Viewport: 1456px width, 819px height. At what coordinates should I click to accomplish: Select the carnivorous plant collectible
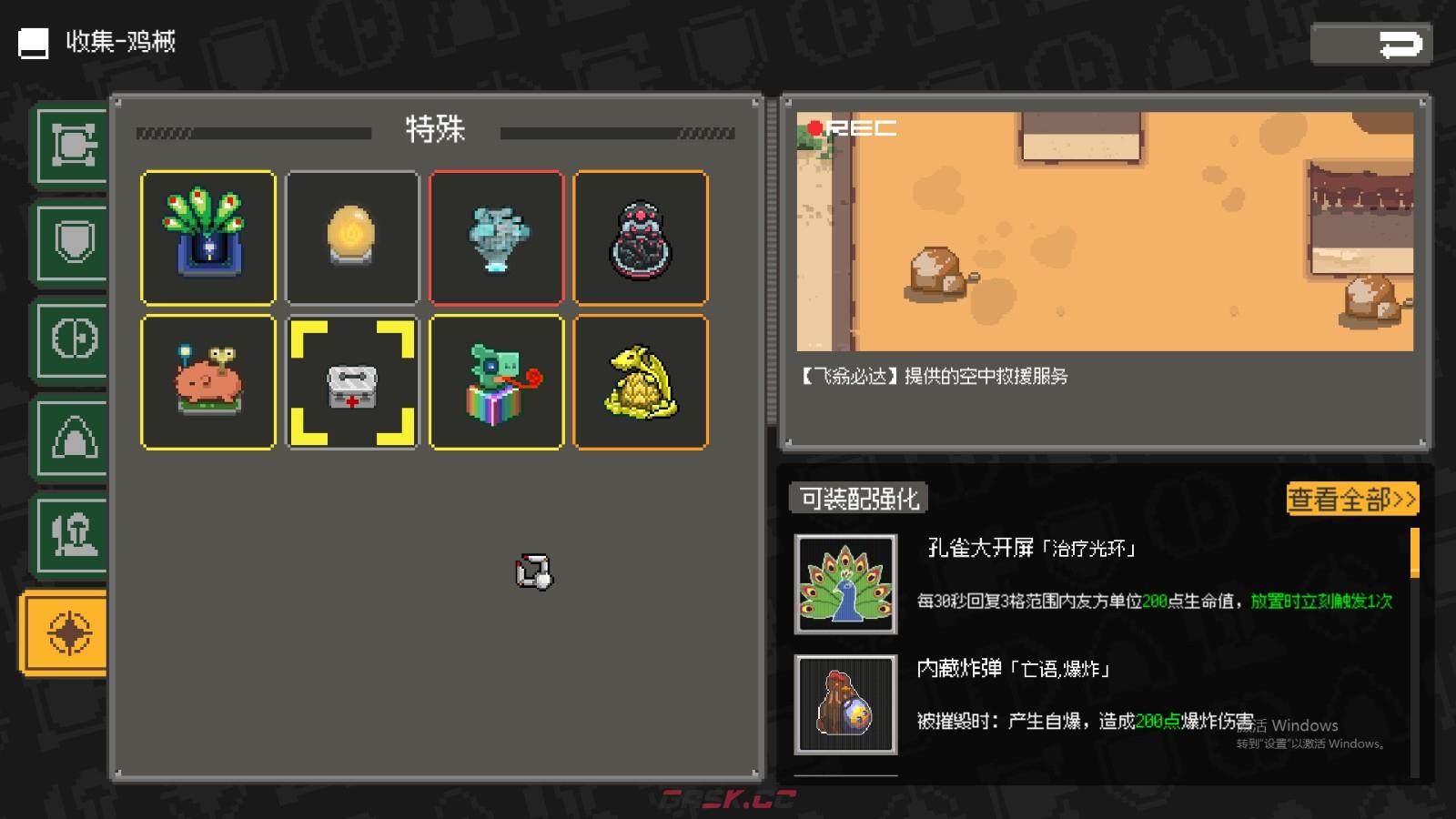coord(207,237)
